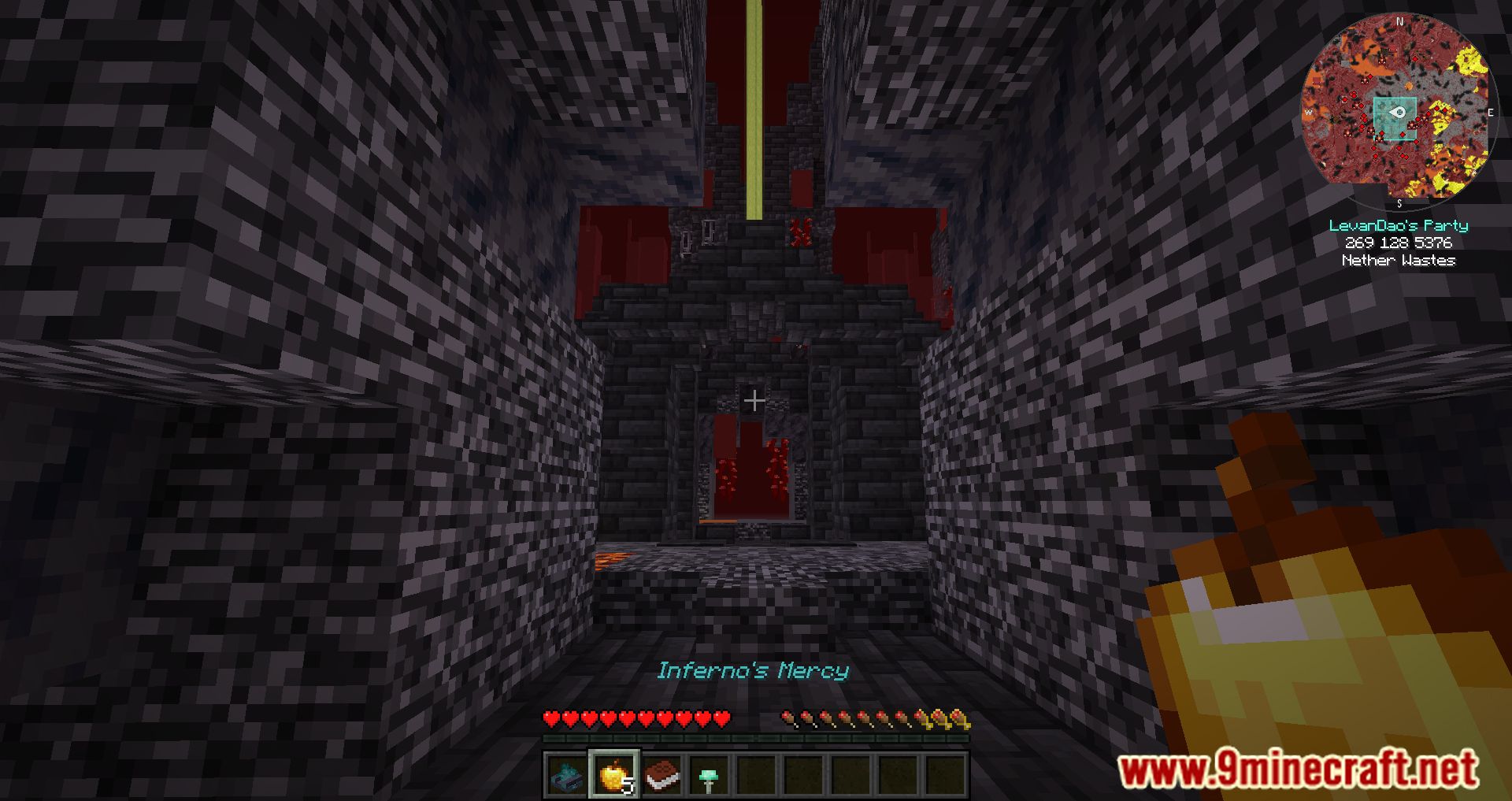Viewport: 1512px width, 801px height.
Task: Select the brown book in hotbar slot three
Action: pos(661,776)
